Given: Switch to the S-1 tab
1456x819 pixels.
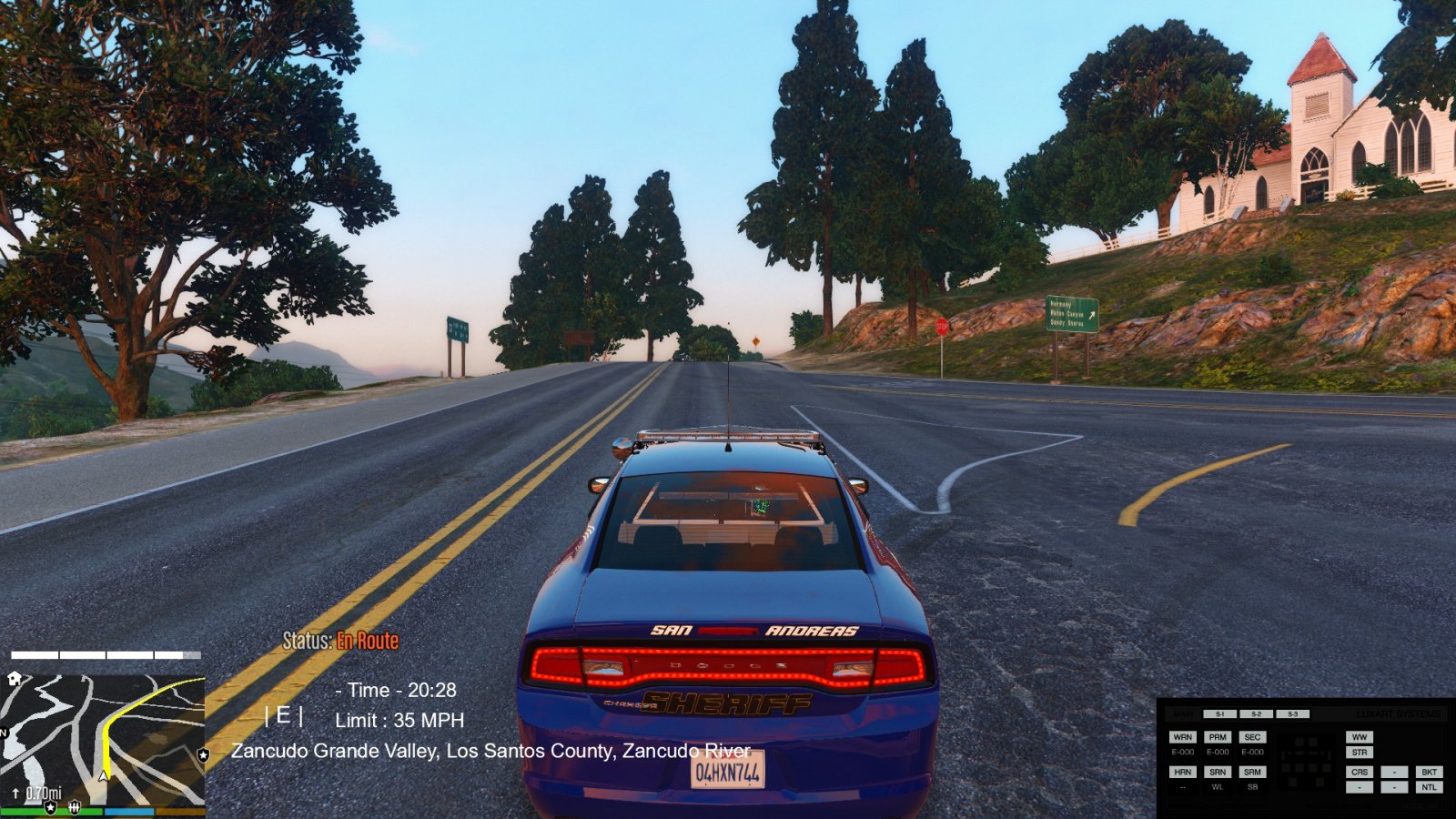Looking at the screenshot, I should coord(1220,714).
